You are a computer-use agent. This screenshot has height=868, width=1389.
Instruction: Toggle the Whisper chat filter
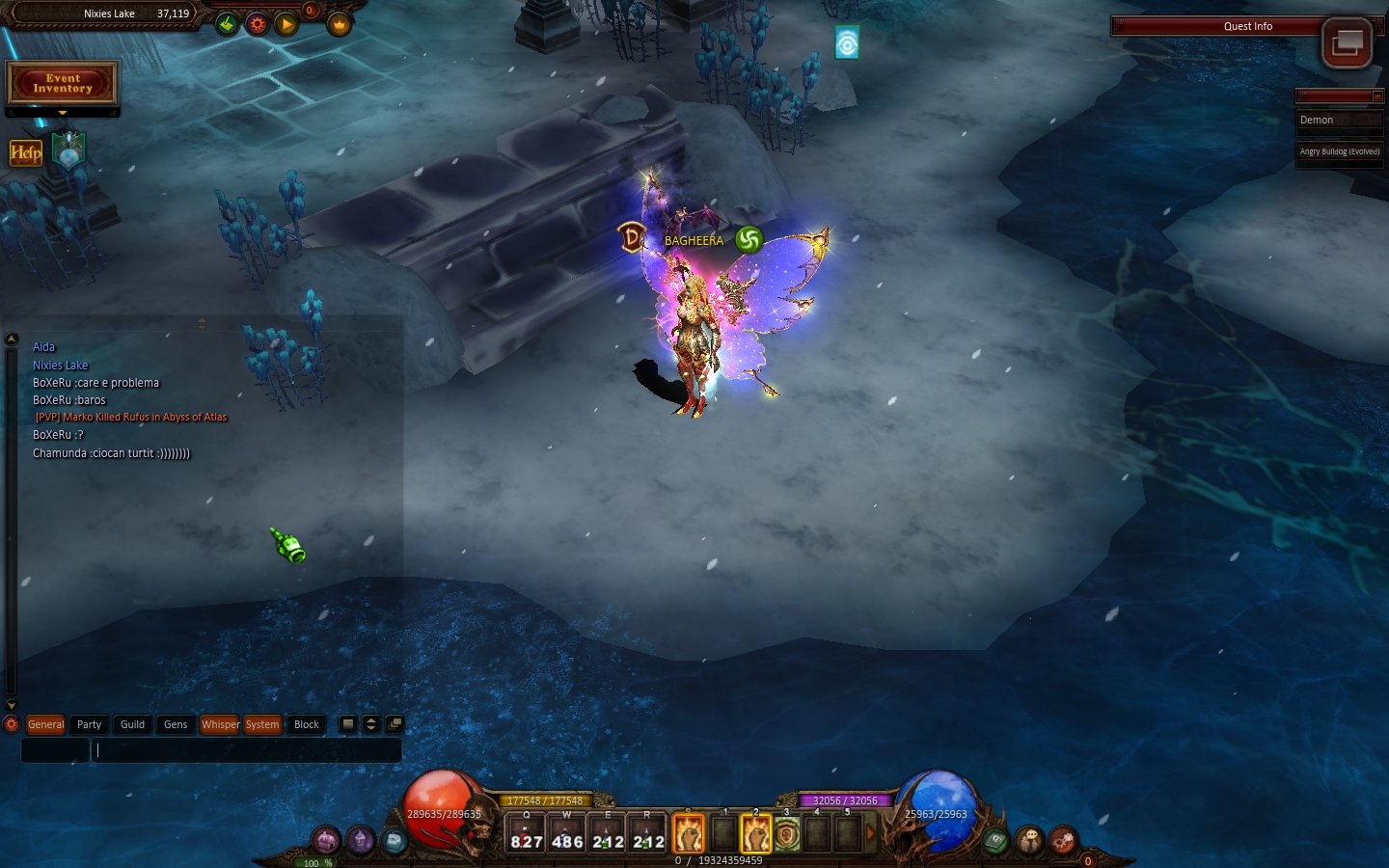(x=220, y=724)
